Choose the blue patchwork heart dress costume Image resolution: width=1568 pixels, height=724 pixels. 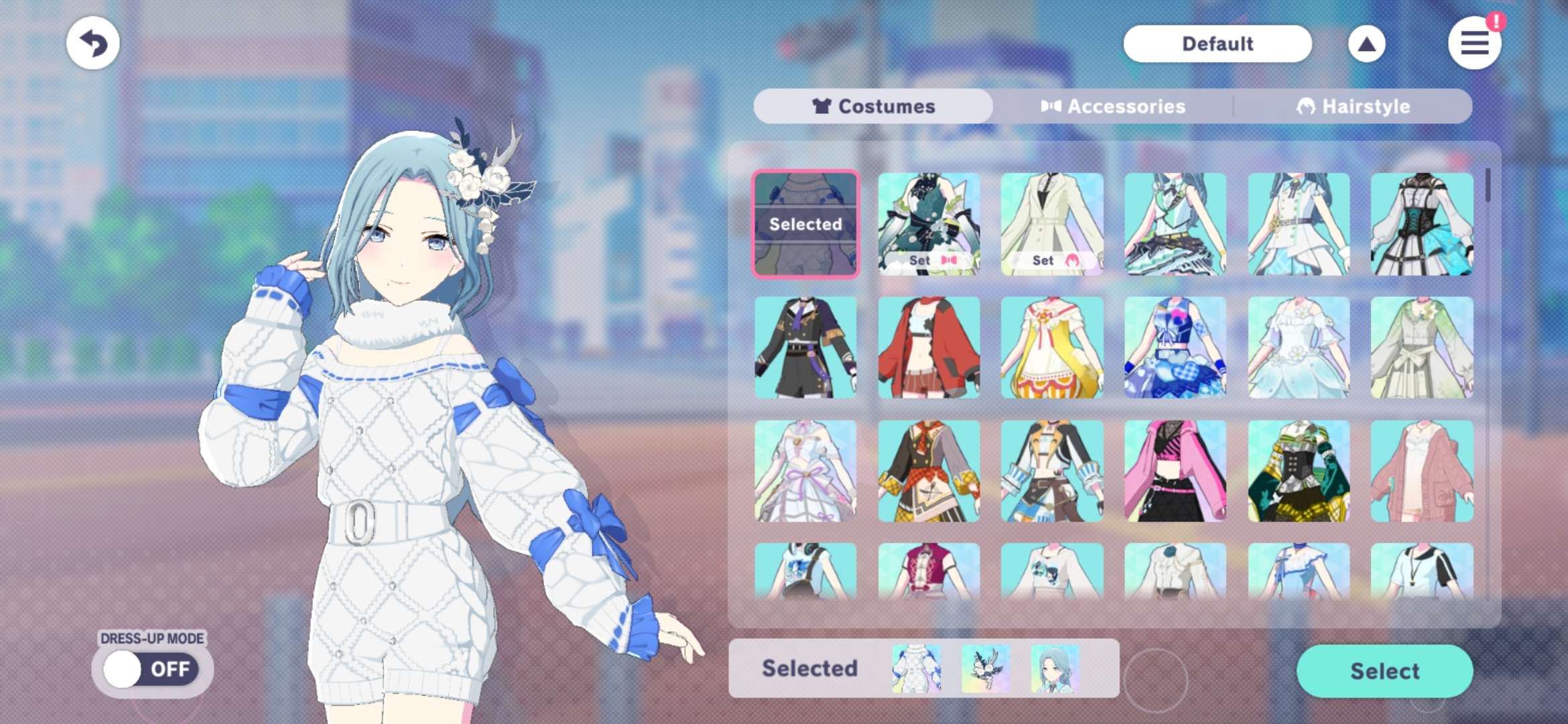point(1175,347)
